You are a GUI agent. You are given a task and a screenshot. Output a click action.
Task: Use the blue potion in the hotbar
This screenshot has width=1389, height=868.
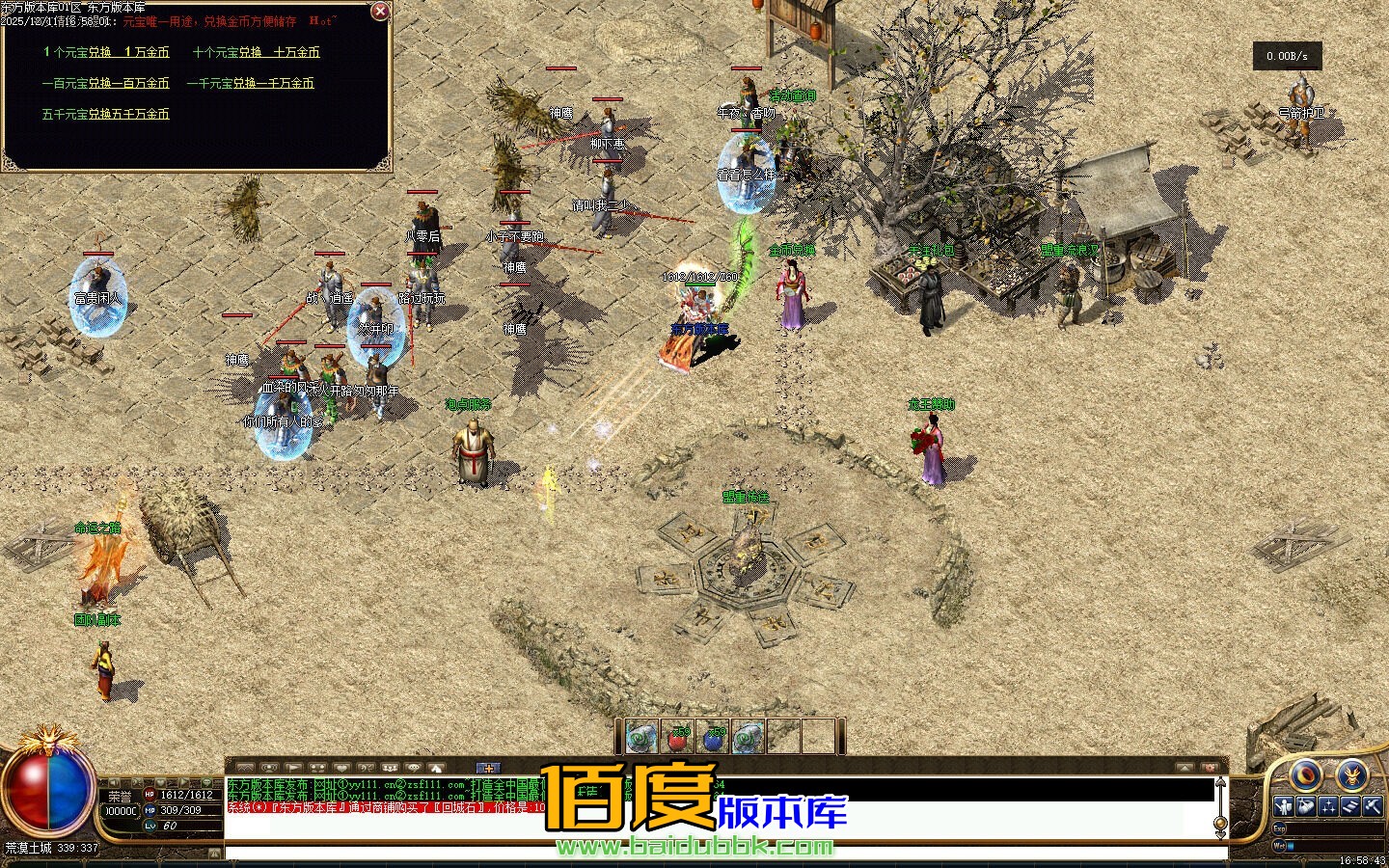click(x=714, y=738)
